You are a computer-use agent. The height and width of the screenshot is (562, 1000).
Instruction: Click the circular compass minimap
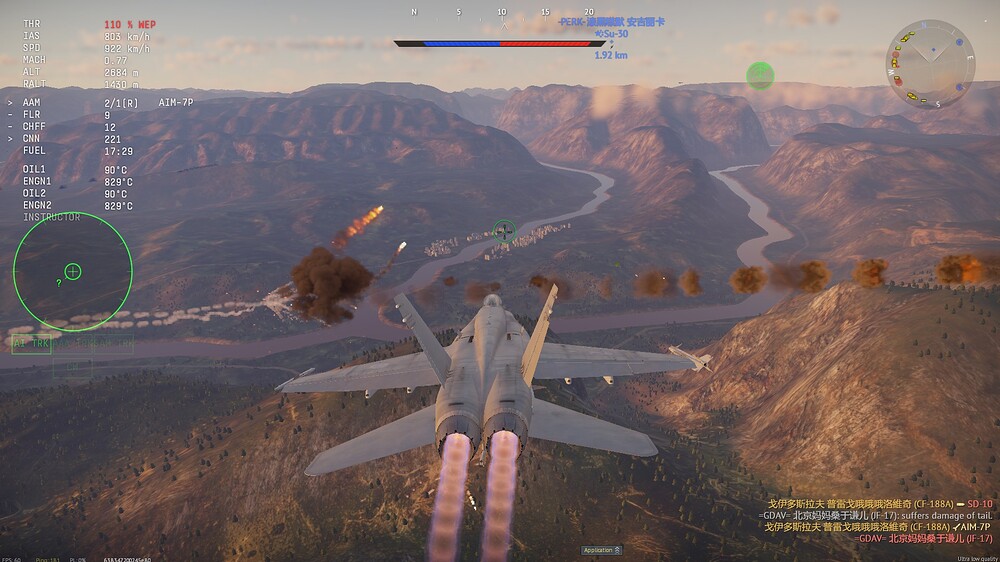click(930, 64)
